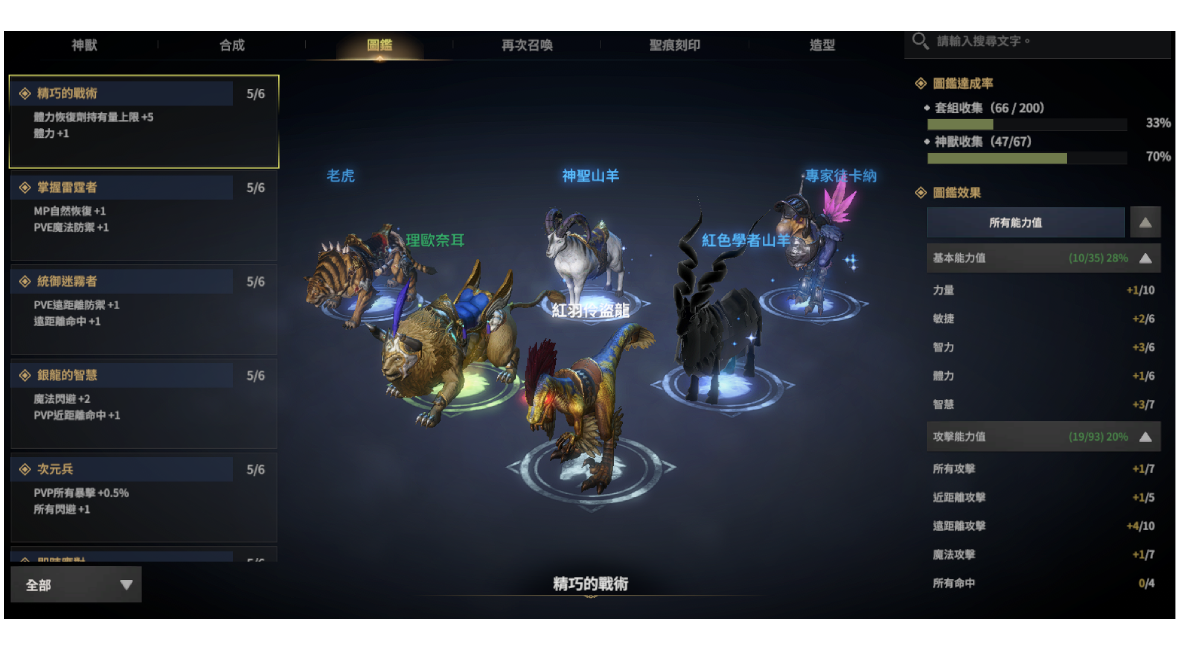The height and width of the screenshot is (650, 1180).
Task: Go to the 再次召喚 tab
Action: click(x=527, y=45)
